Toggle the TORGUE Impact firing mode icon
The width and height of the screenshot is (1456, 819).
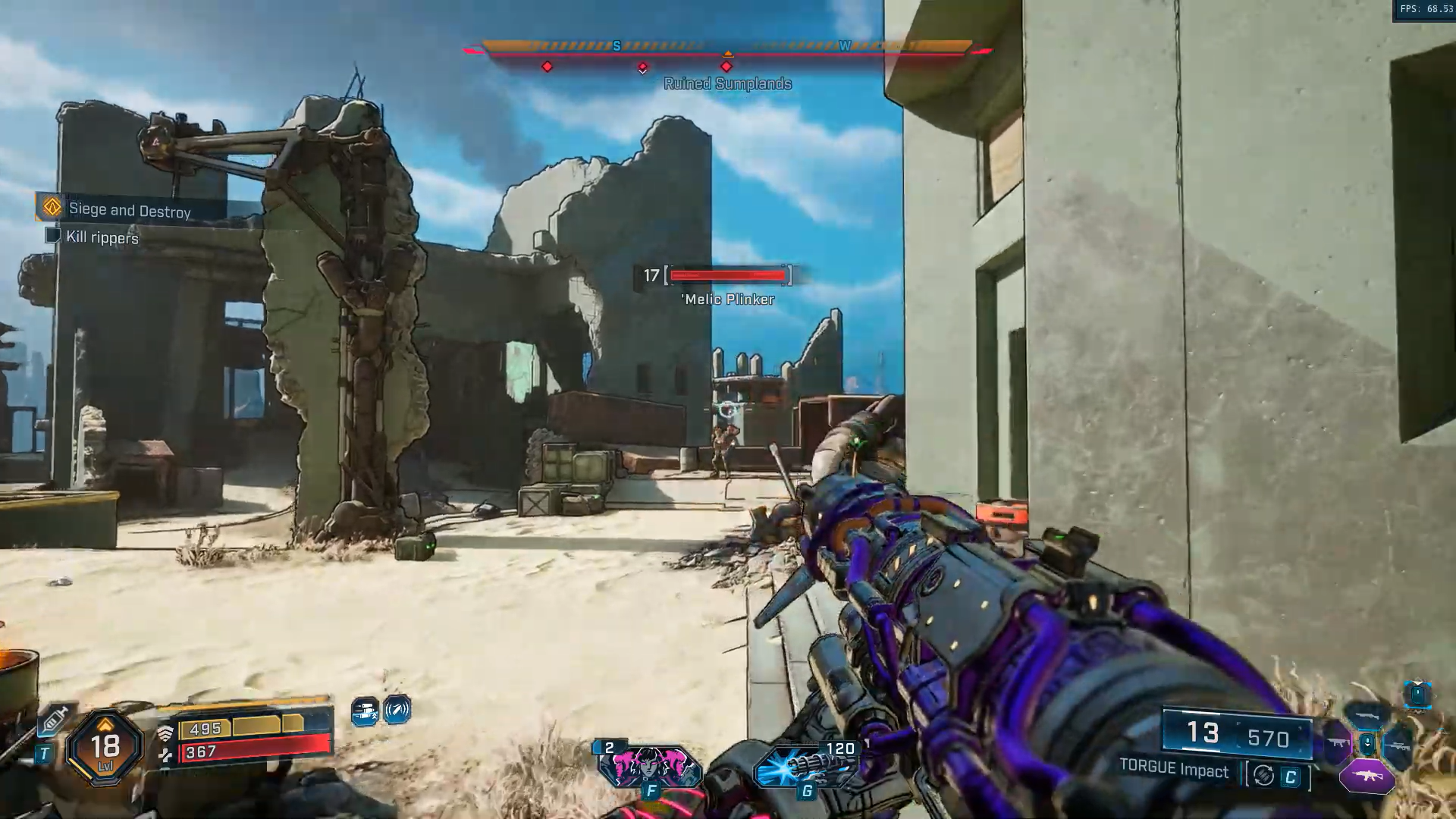tap(1263, 776)
